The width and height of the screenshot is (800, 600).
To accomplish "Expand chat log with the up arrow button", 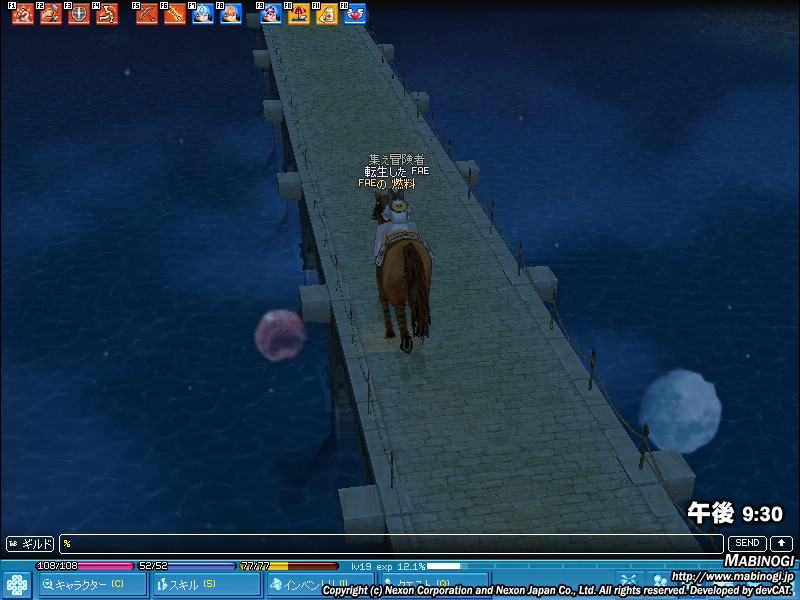I will [780, 544].
